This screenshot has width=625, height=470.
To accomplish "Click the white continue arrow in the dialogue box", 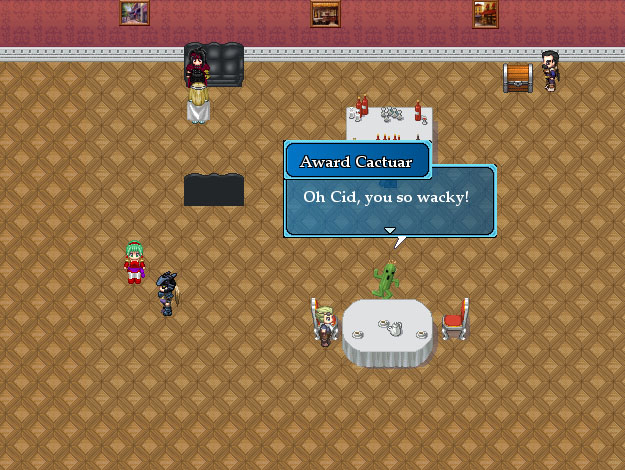I will click(x=390, y=230).
